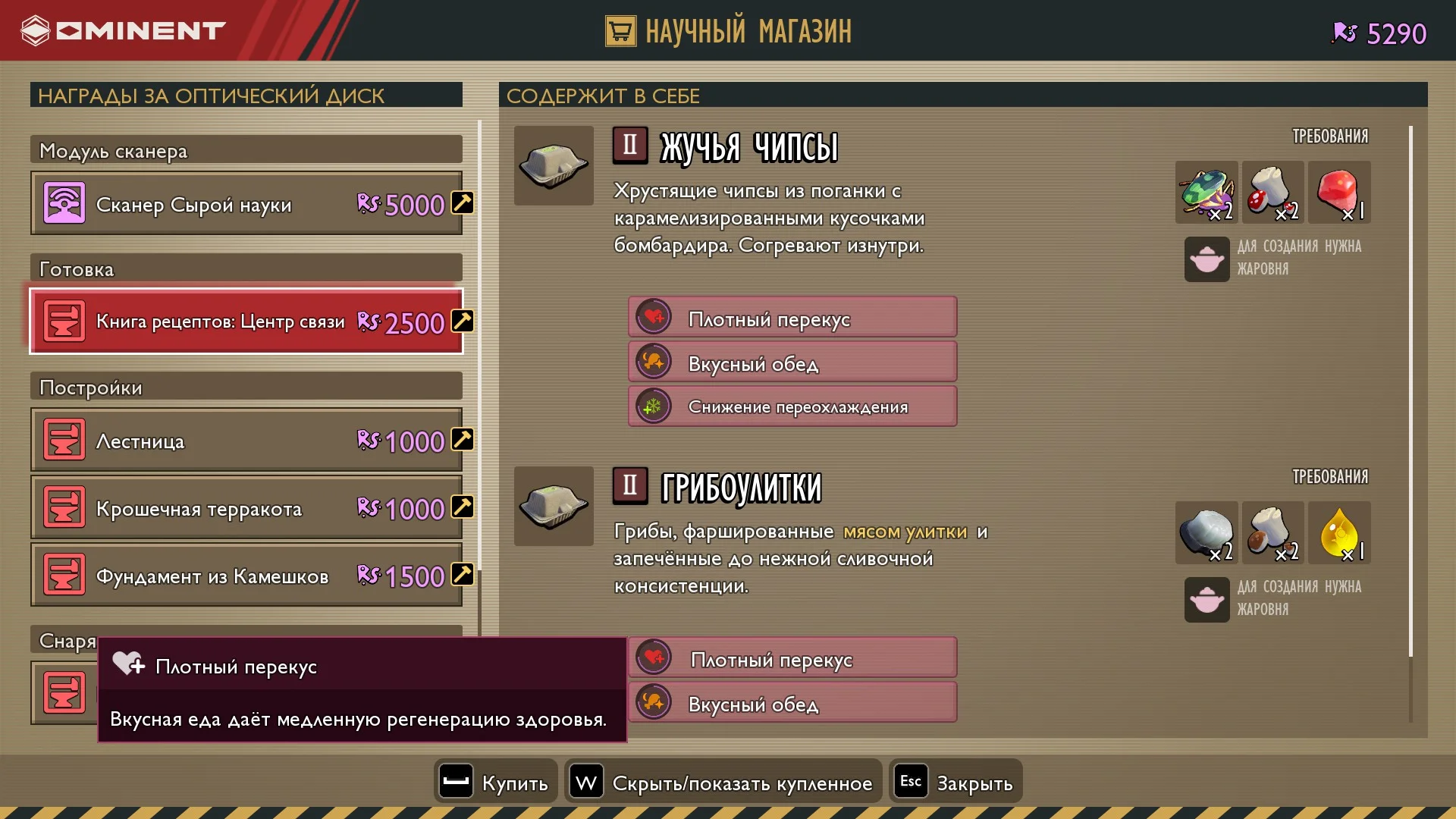
Task: Click the OMINENT logo
Action: click(121, 30)
